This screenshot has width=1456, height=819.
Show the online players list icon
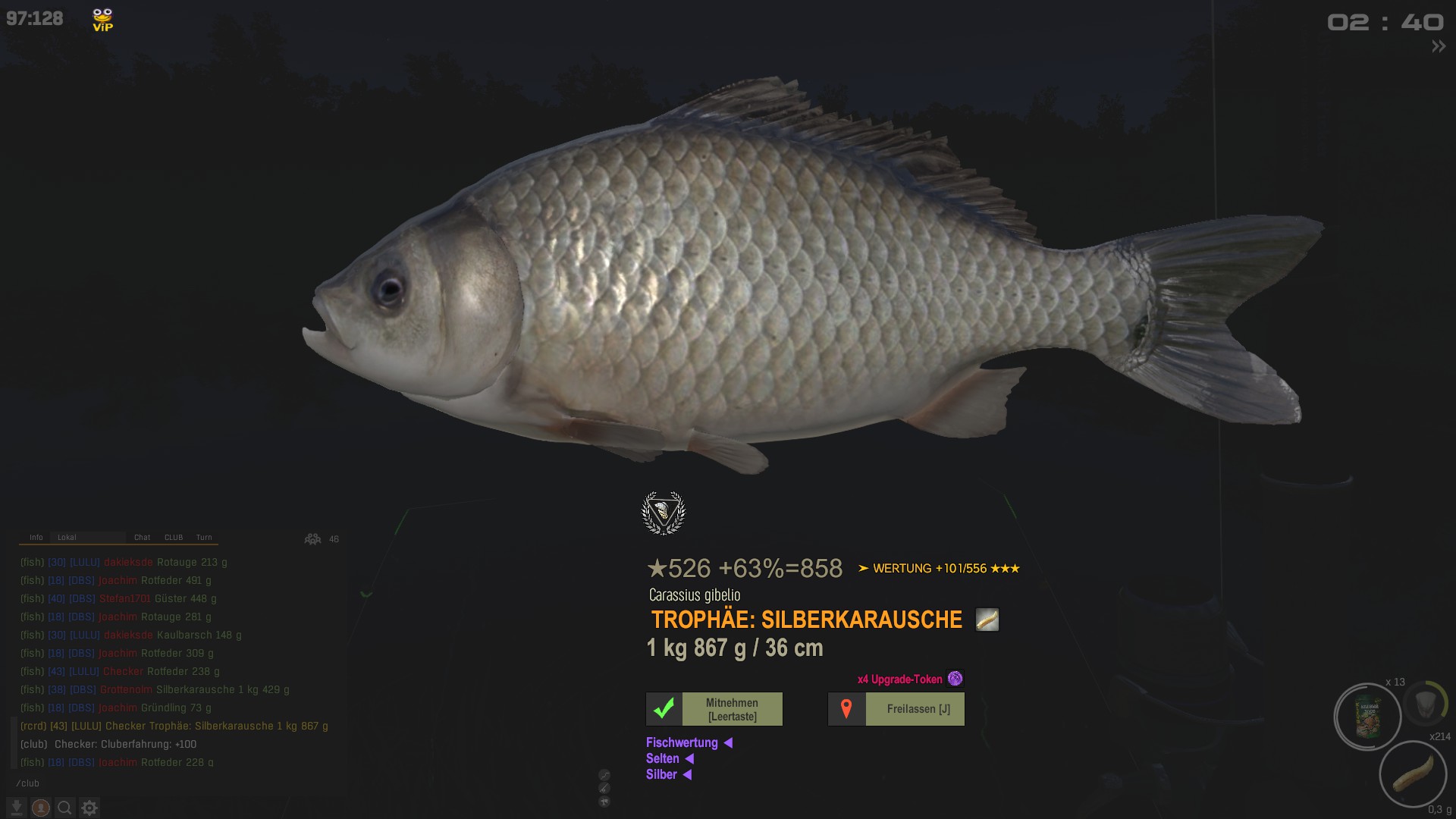click(312, 539)
